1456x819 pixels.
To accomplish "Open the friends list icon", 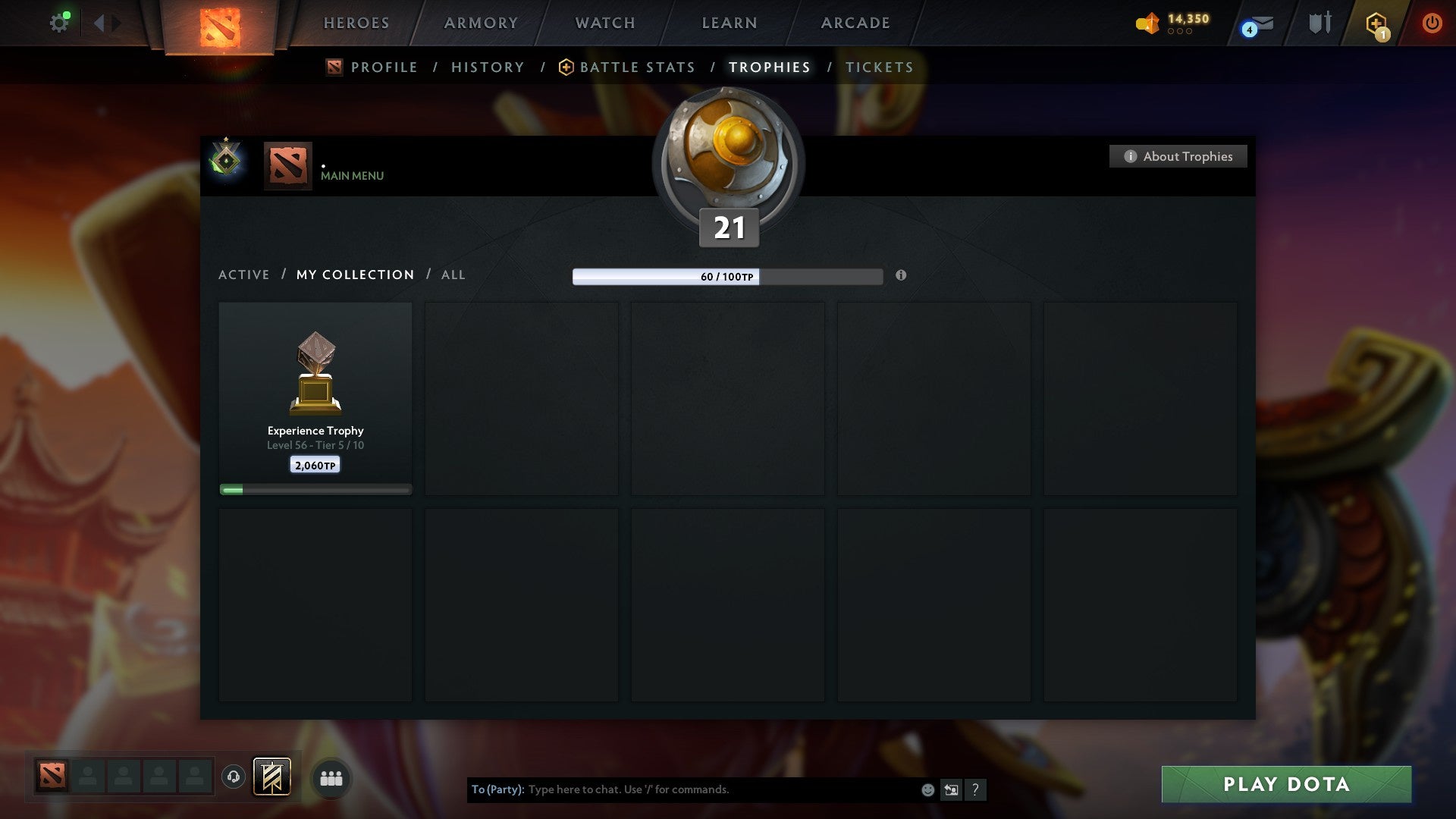I will tap(331, 778).
